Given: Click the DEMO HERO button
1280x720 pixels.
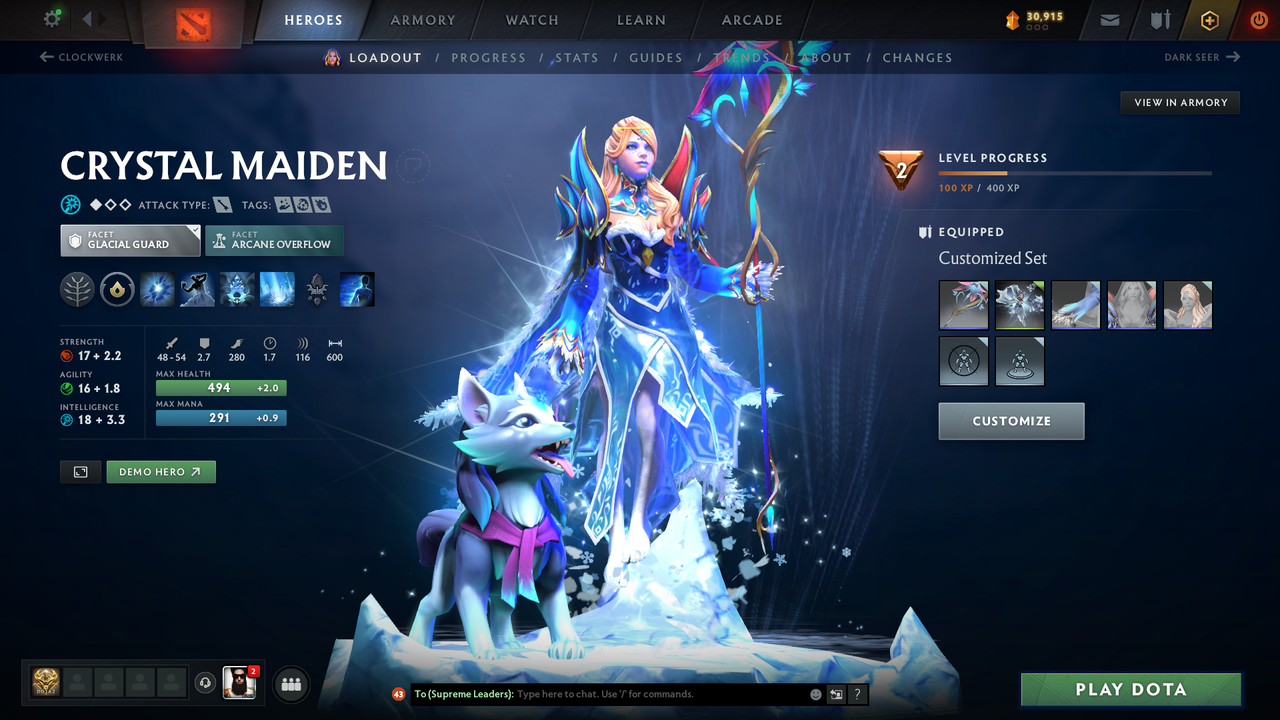Looking at the screenshot, I should click(x=160, y=471).
